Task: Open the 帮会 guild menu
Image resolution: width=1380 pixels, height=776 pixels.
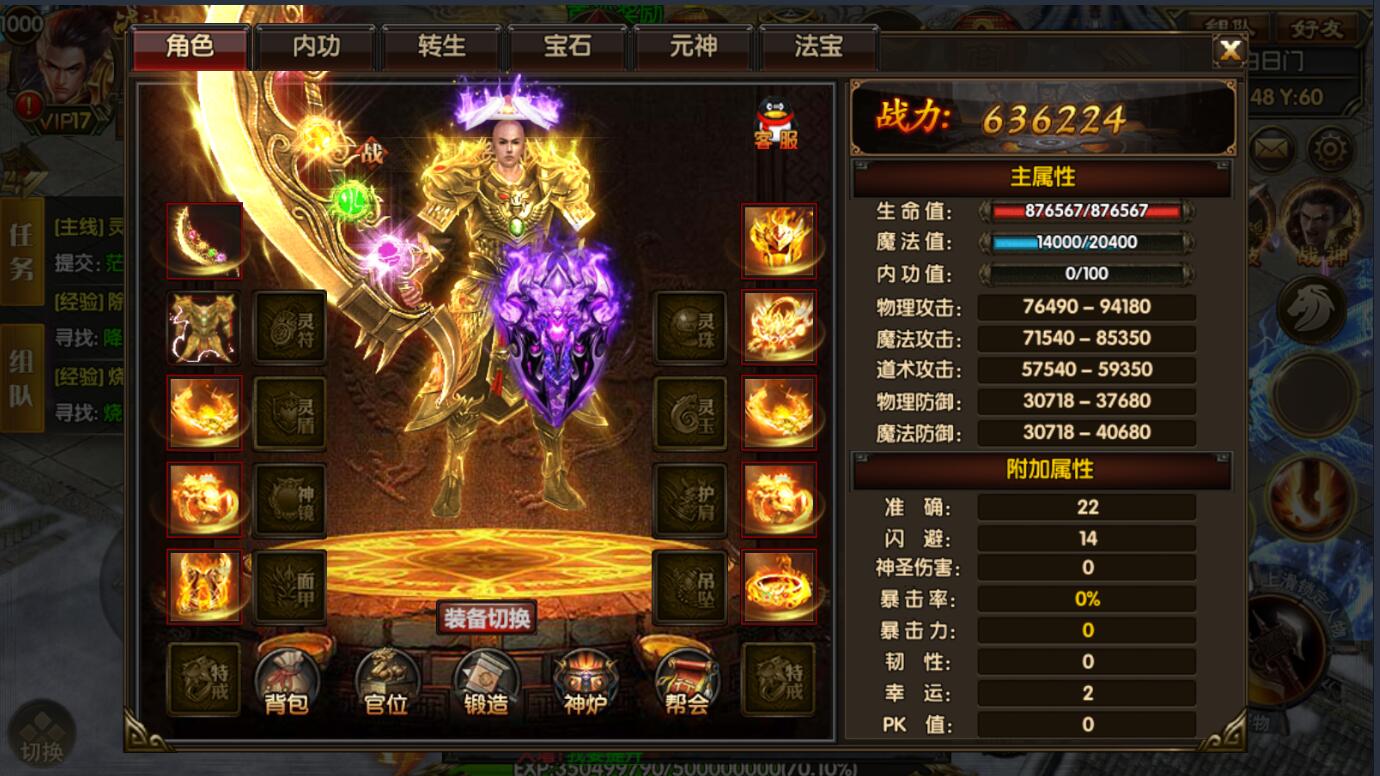Action: [686, 682]
